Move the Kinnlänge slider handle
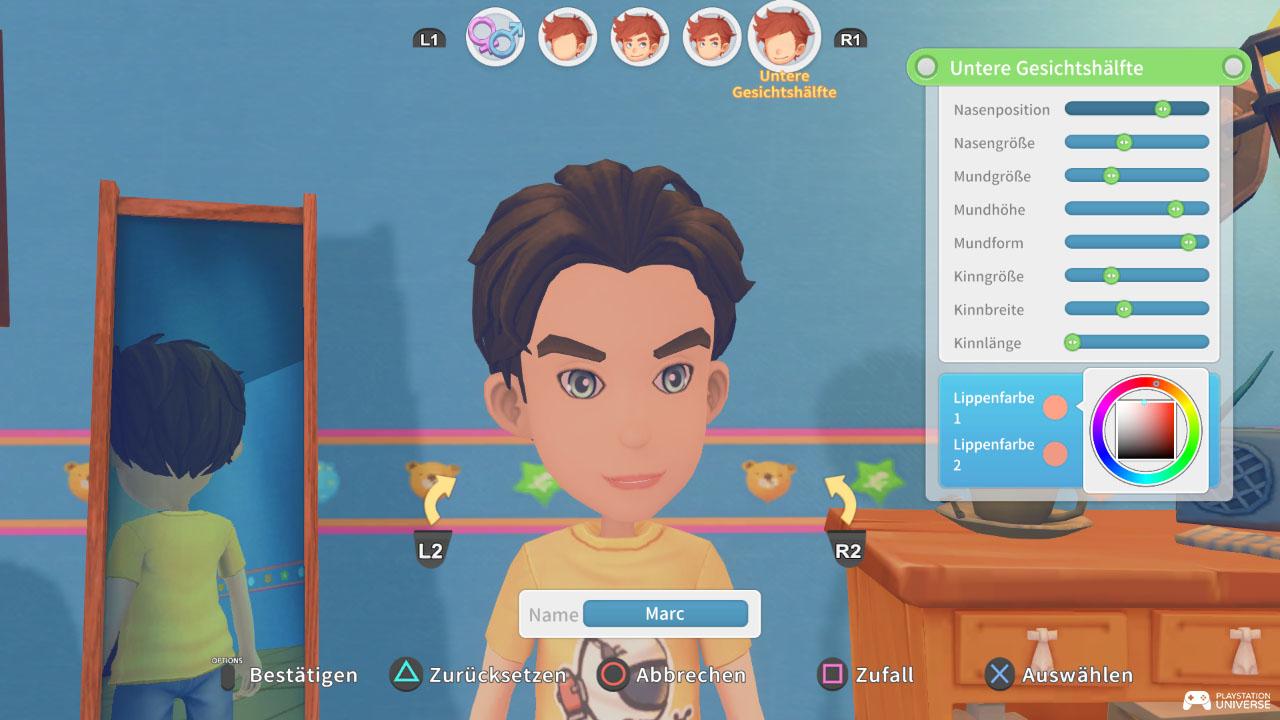 click(x=1073, y=342)
